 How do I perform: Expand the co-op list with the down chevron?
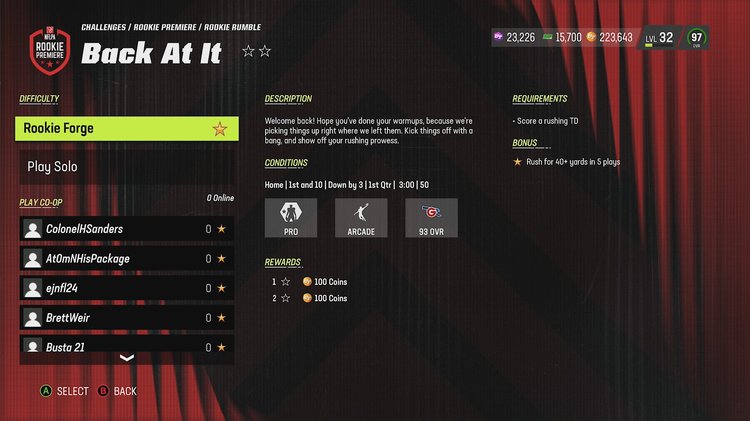(x=126, y=358)
